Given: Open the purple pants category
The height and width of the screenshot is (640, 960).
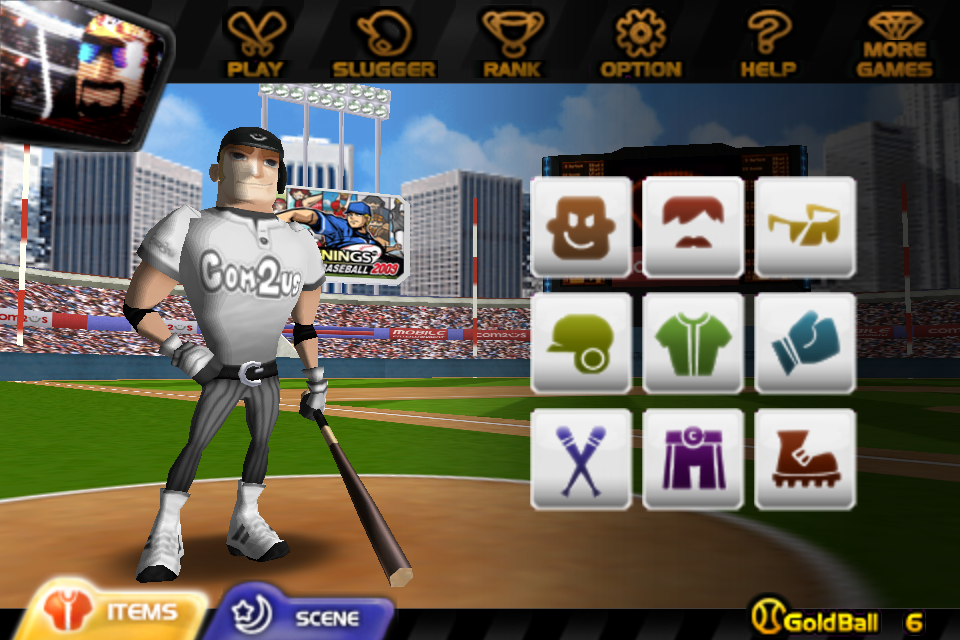Looking at the screenshot, I should click(693, 459).
